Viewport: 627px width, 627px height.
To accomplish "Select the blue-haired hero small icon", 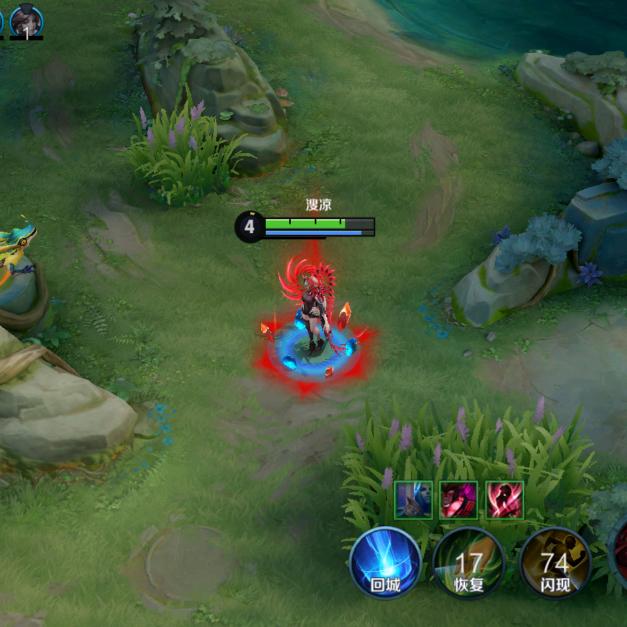I will coord(413,499).
